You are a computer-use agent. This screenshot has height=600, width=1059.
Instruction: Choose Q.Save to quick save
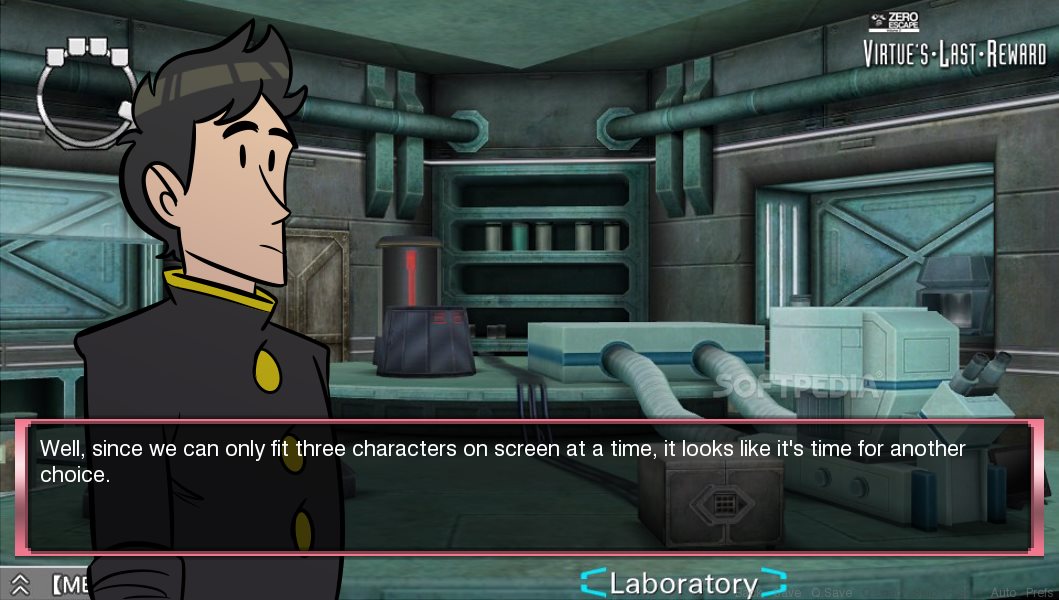pyautogui.click(x=832, y=593)
